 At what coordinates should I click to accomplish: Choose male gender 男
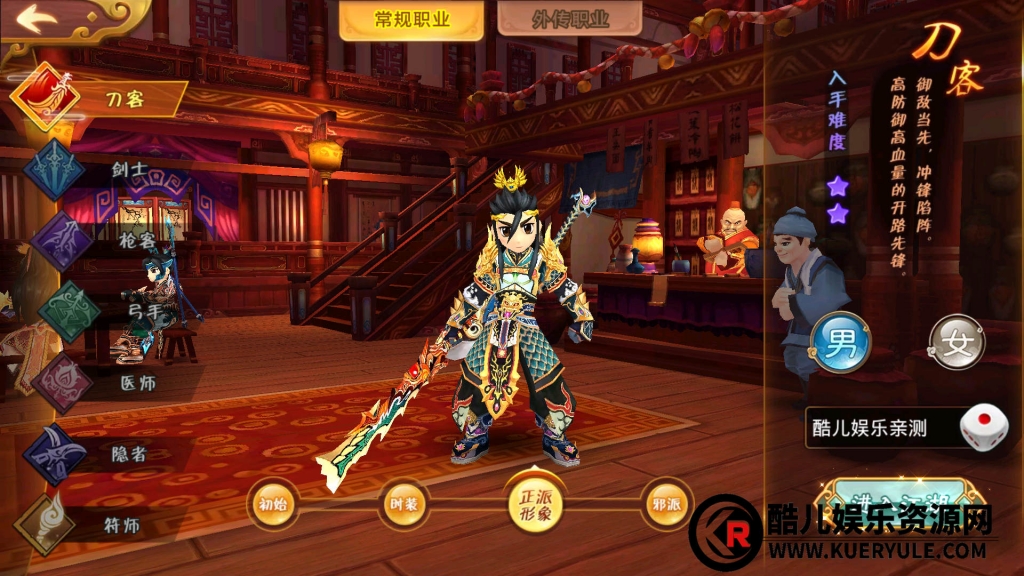pos(839,342)
